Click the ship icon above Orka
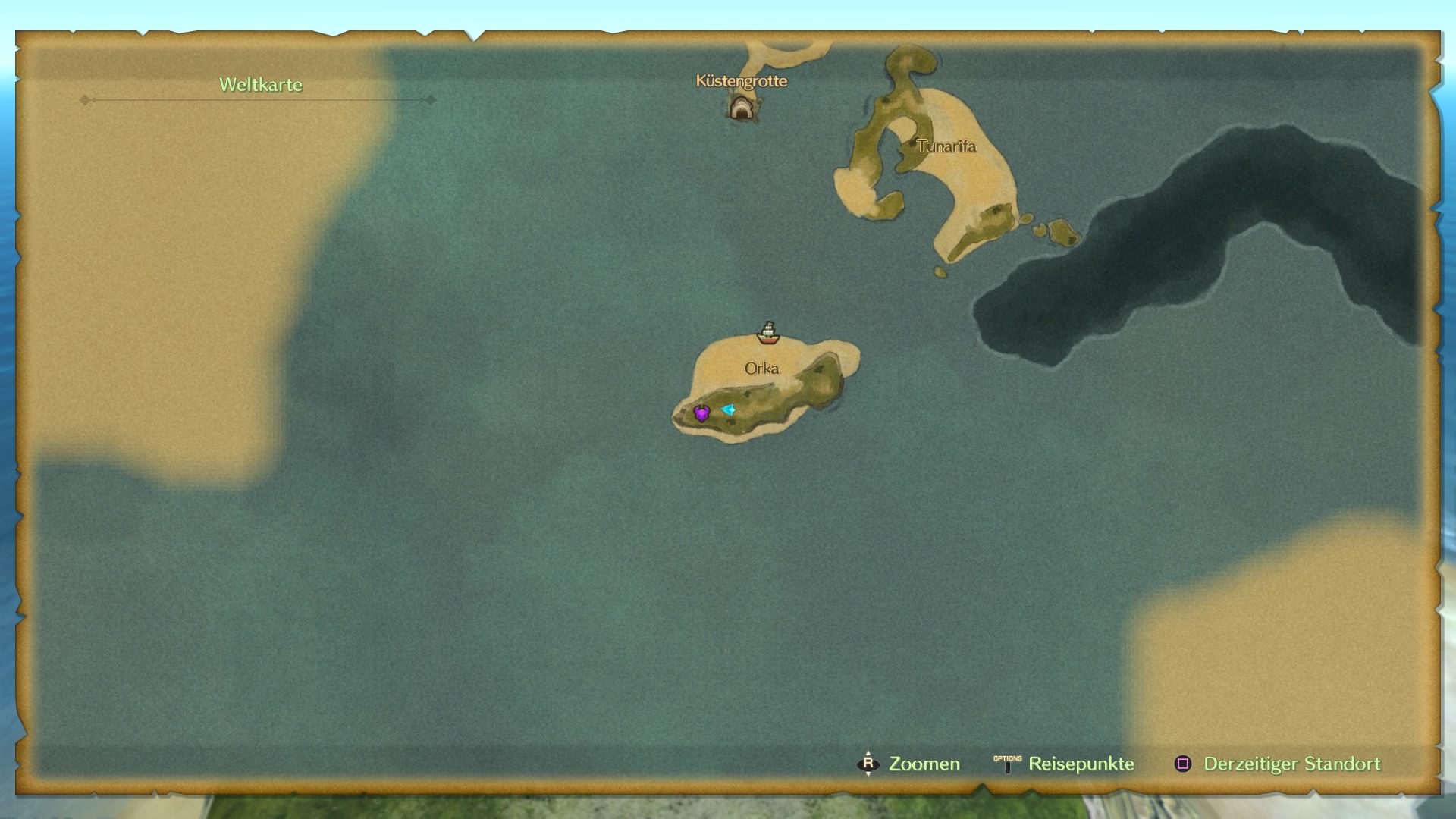Screen dimensions: 1456x819 (x=768, y=332)
